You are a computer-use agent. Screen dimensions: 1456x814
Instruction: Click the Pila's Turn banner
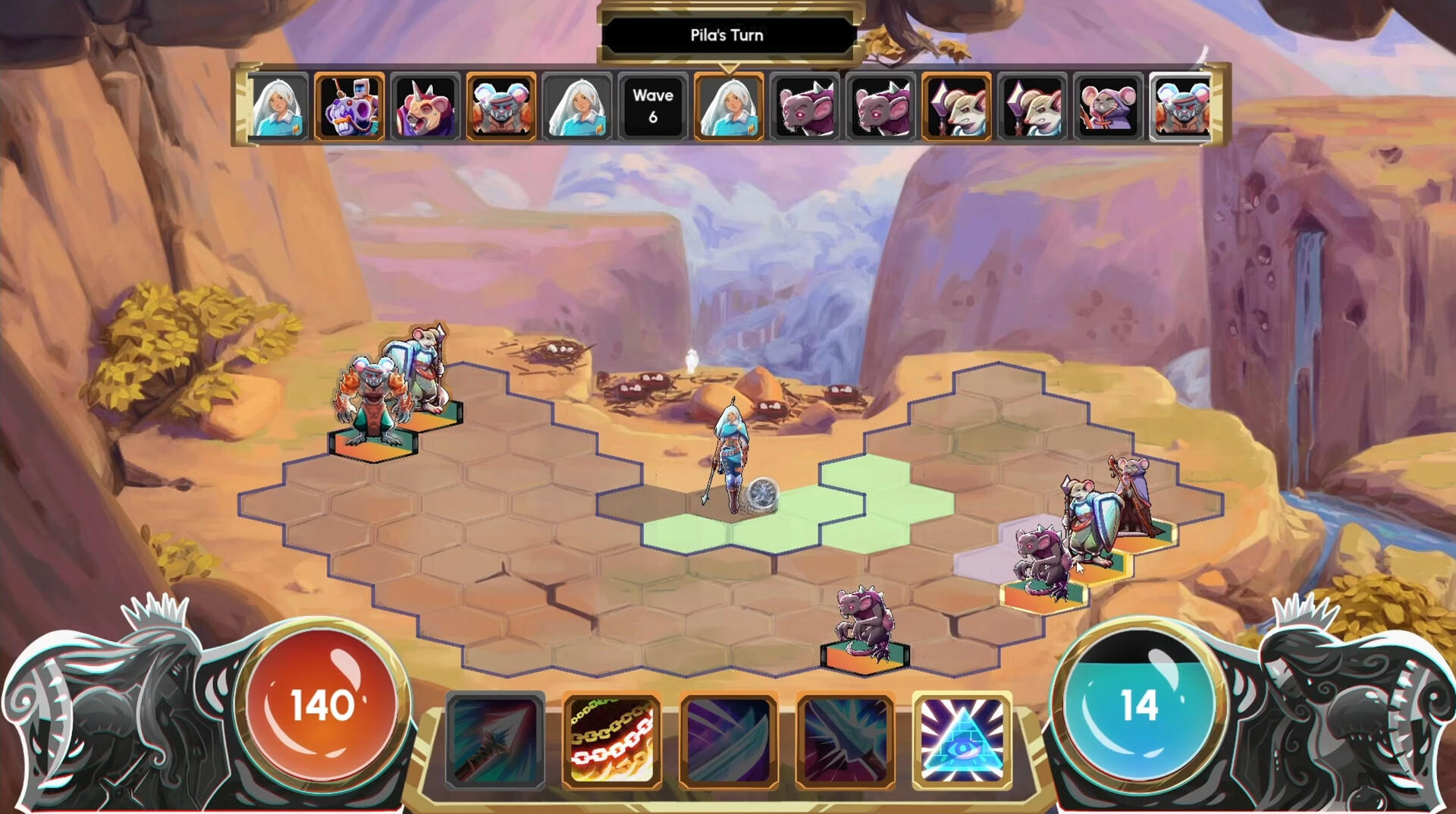coord(726,35)
